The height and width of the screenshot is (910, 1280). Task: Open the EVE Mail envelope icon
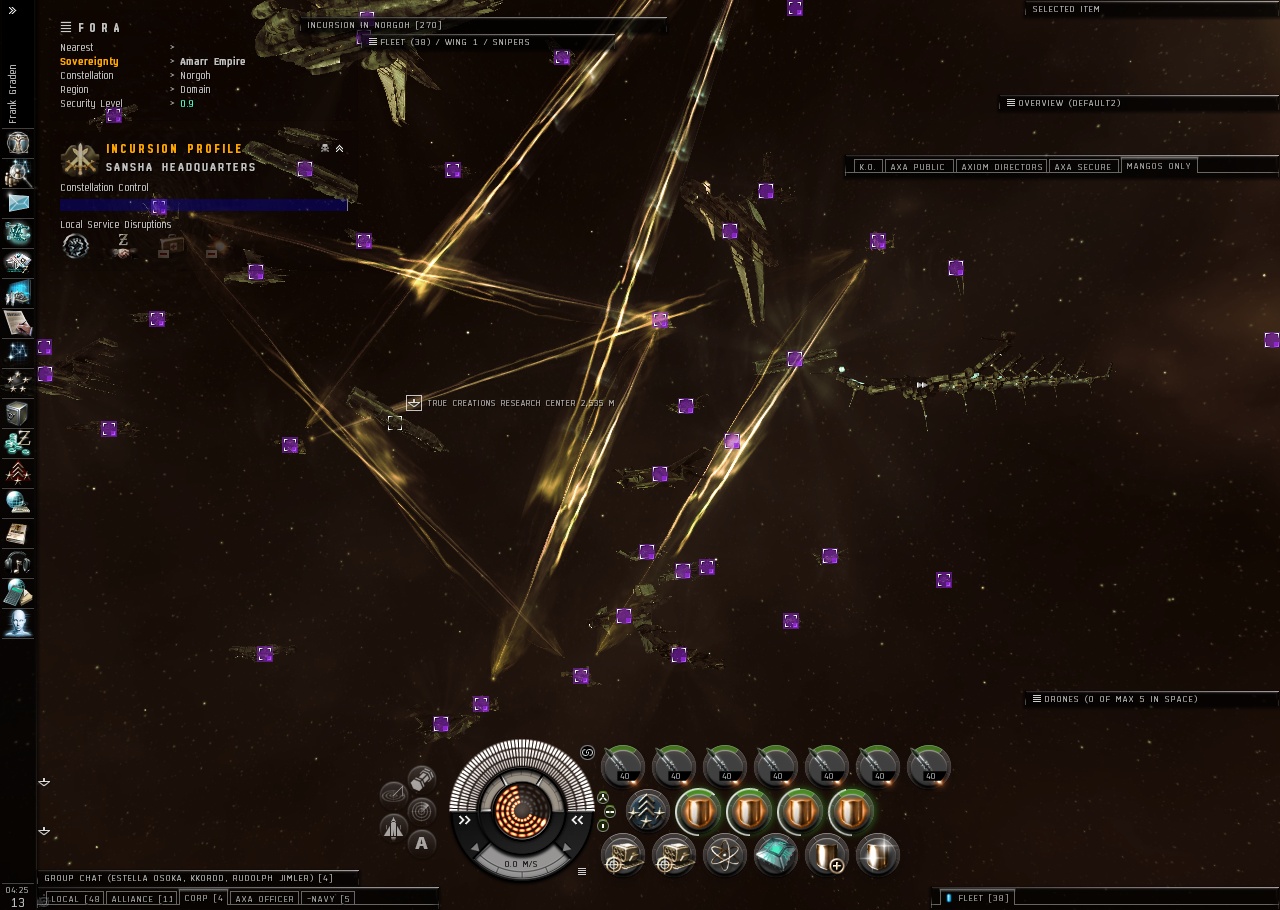[x=18, y=202]
